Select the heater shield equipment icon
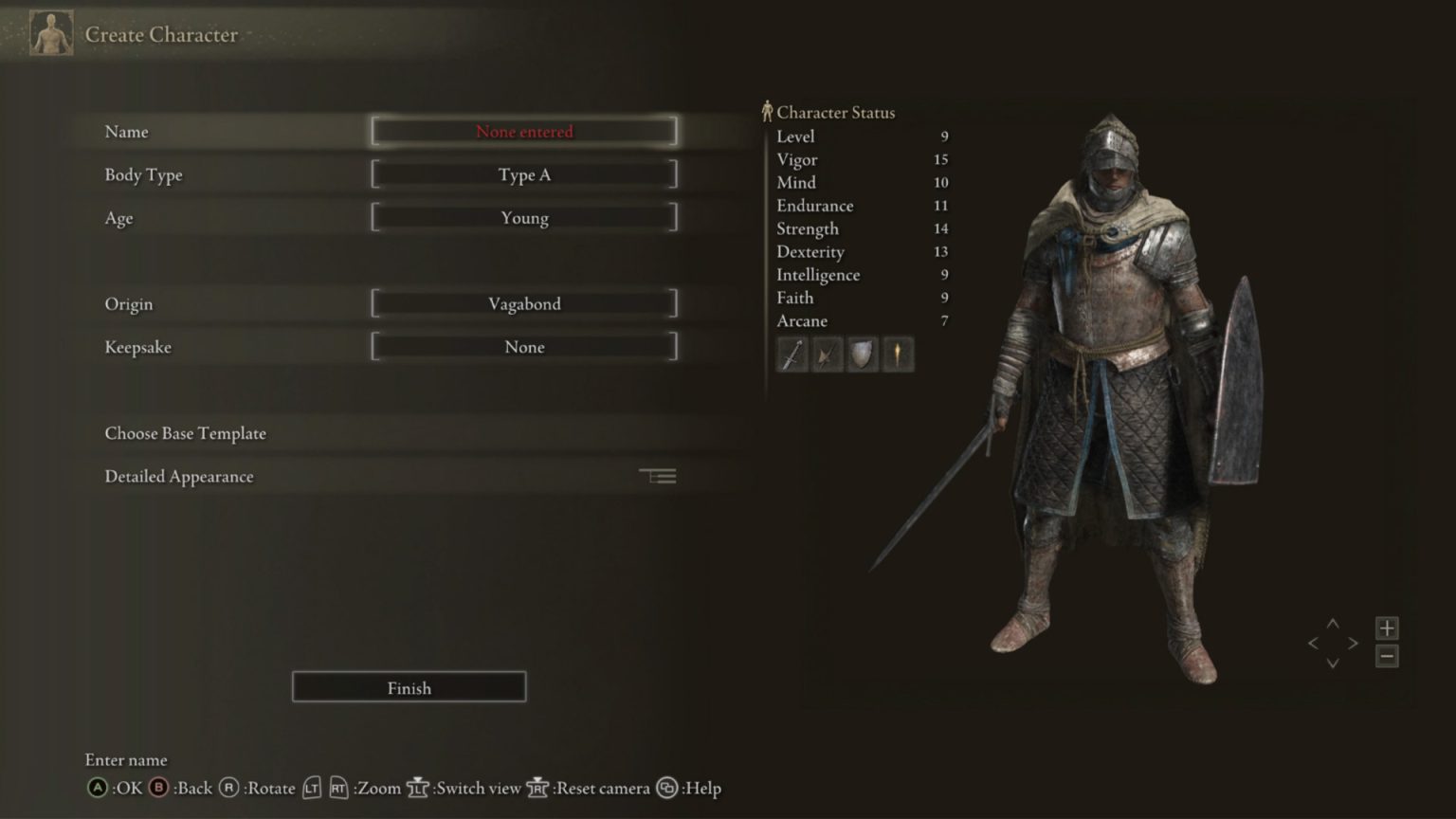Viewport: 1456px width, 819px height. [x=862, y=354]
